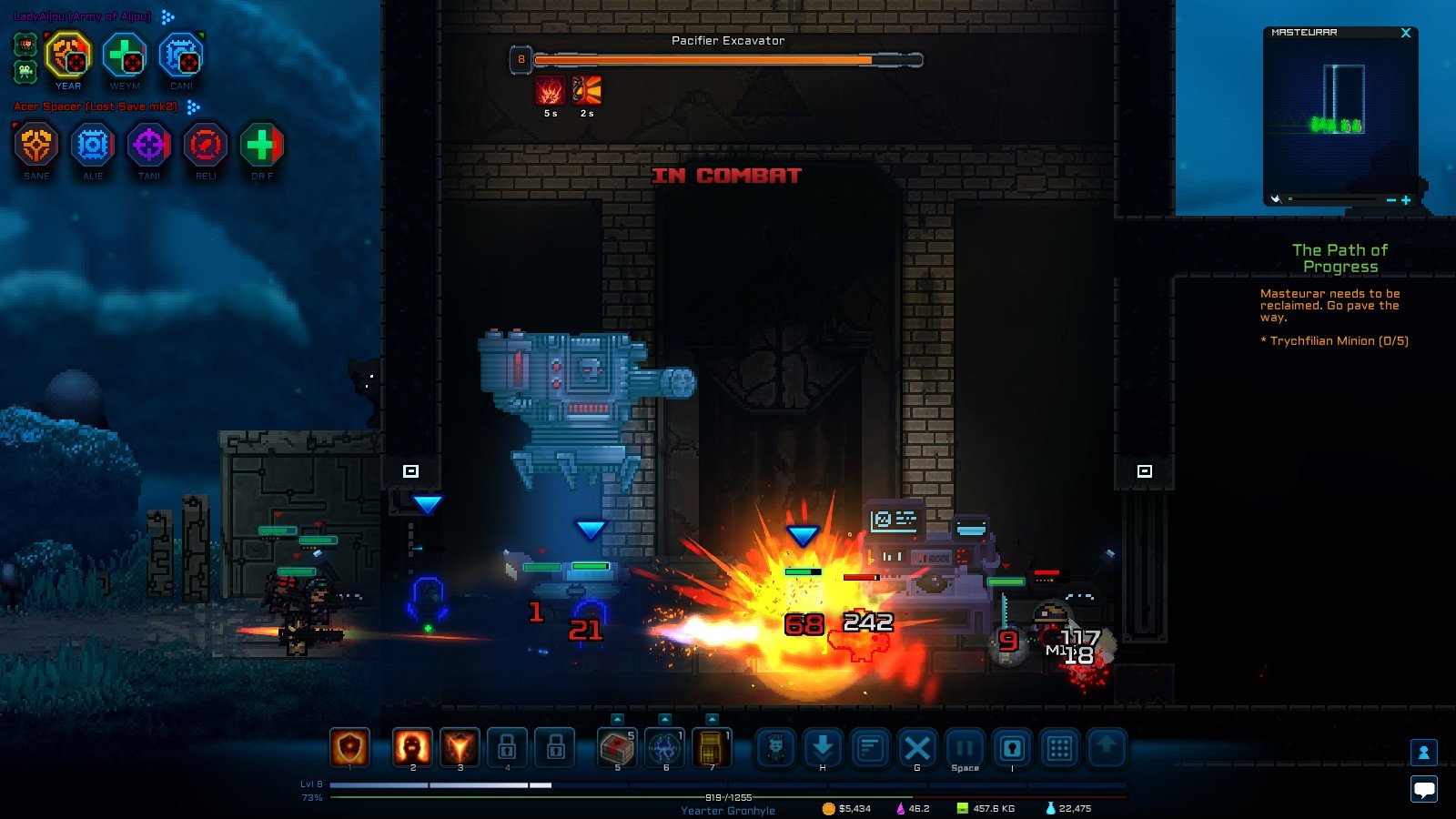Toggle the blue down-arrow command bound to H
Viewport: 1456px width, 819px height.
coord(820,748)
